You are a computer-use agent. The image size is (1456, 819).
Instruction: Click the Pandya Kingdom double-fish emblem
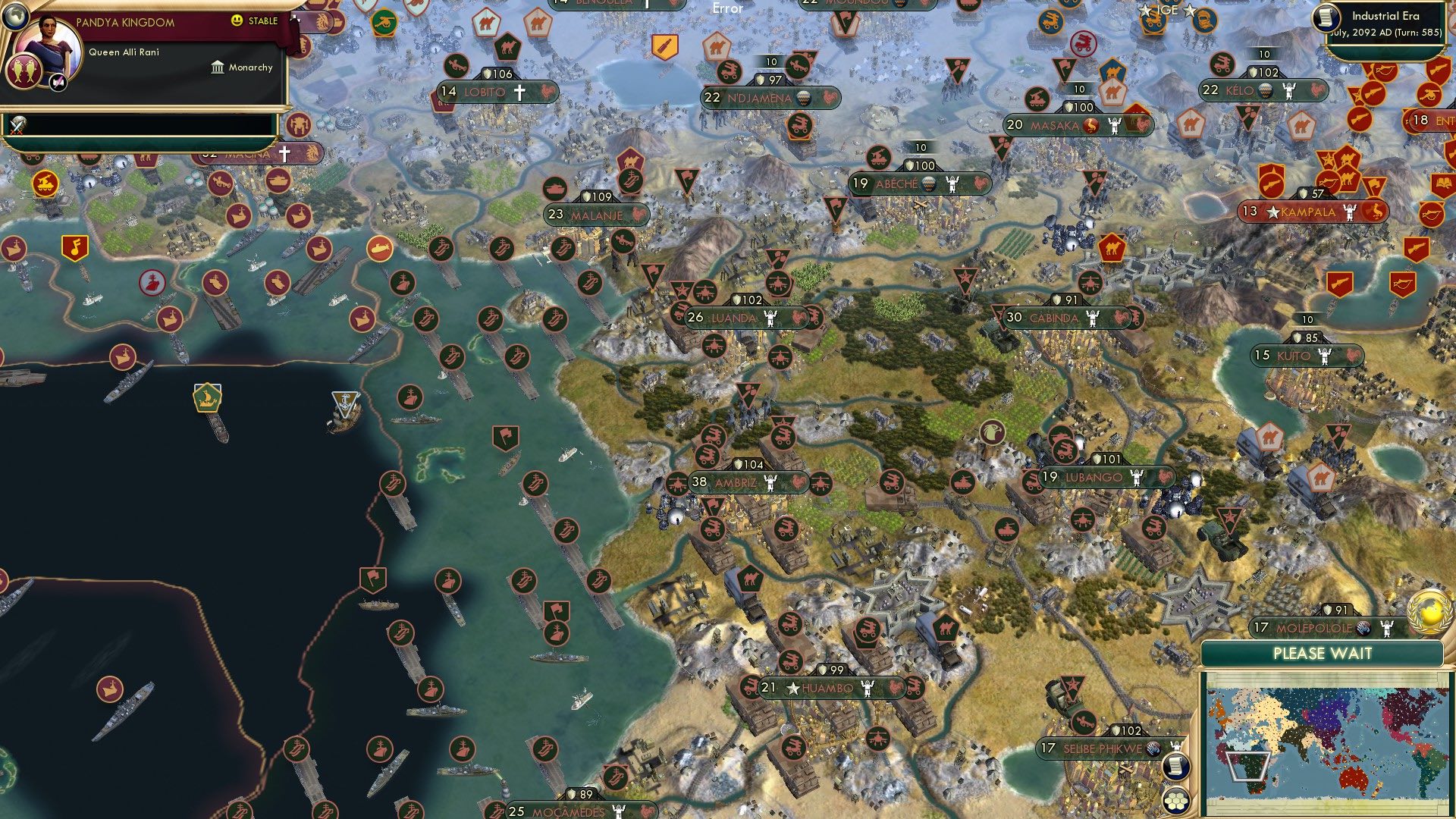tap(27, 71)
